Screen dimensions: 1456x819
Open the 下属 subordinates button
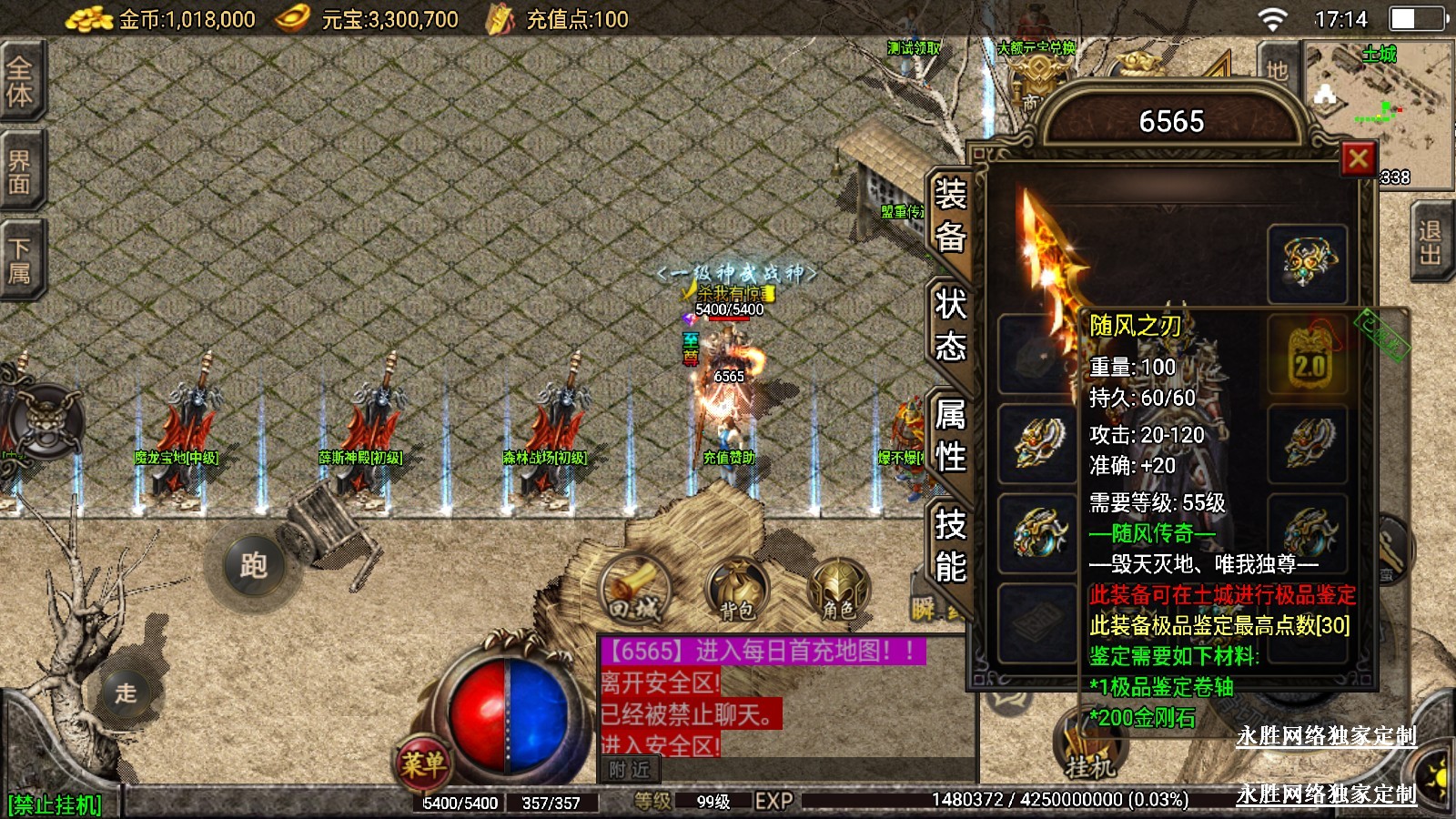pos(20,261)
